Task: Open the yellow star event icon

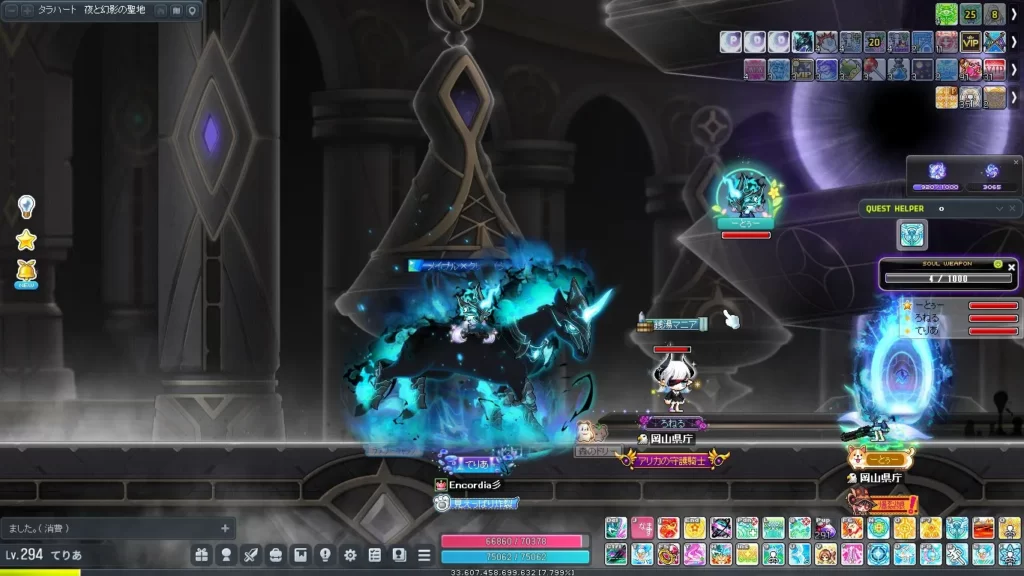Action: pos(26,239)
